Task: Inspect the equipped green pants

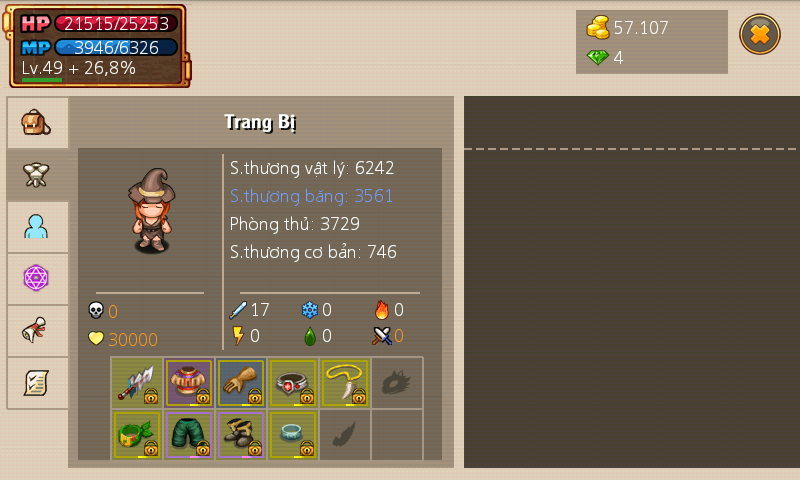Action: pos(189,435)
